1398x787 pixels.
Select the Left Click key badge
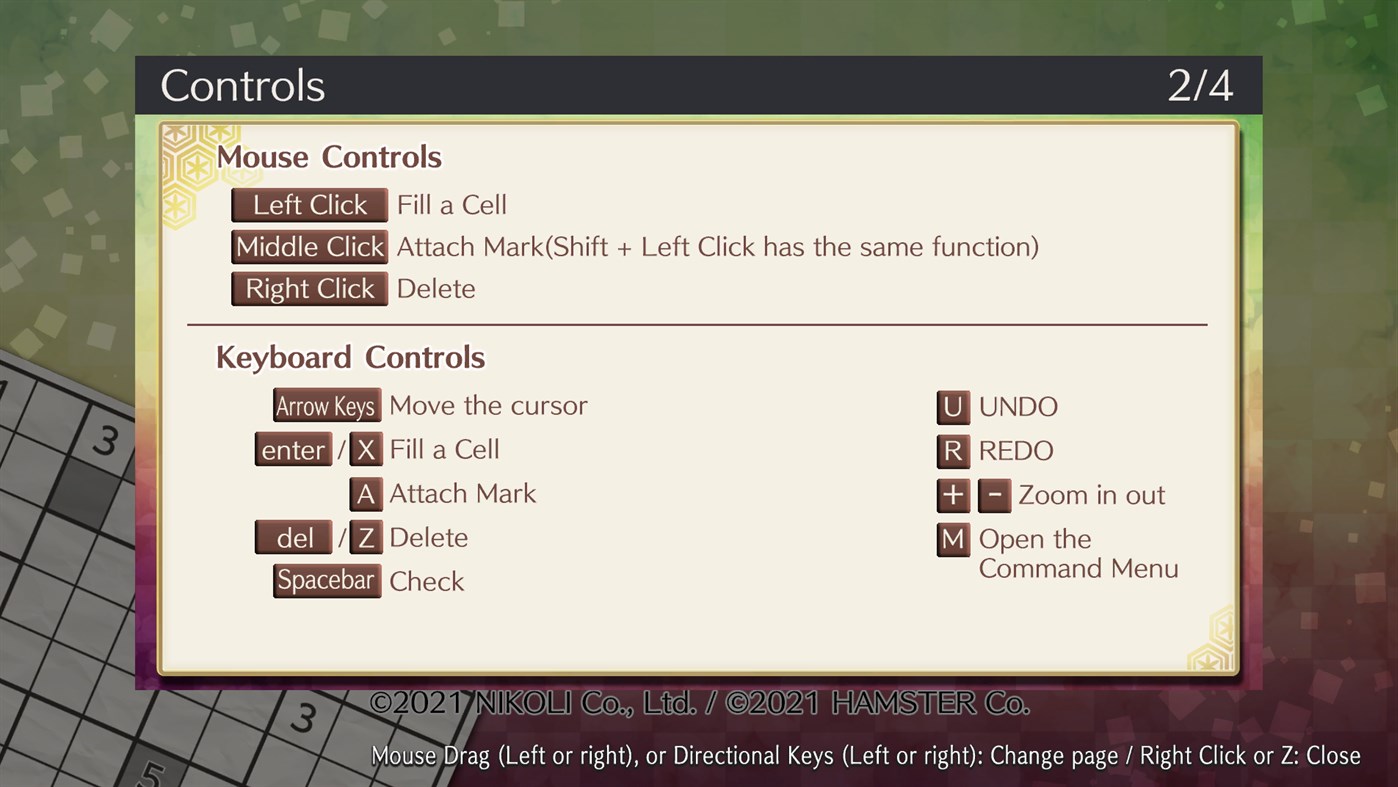(309, 204)
